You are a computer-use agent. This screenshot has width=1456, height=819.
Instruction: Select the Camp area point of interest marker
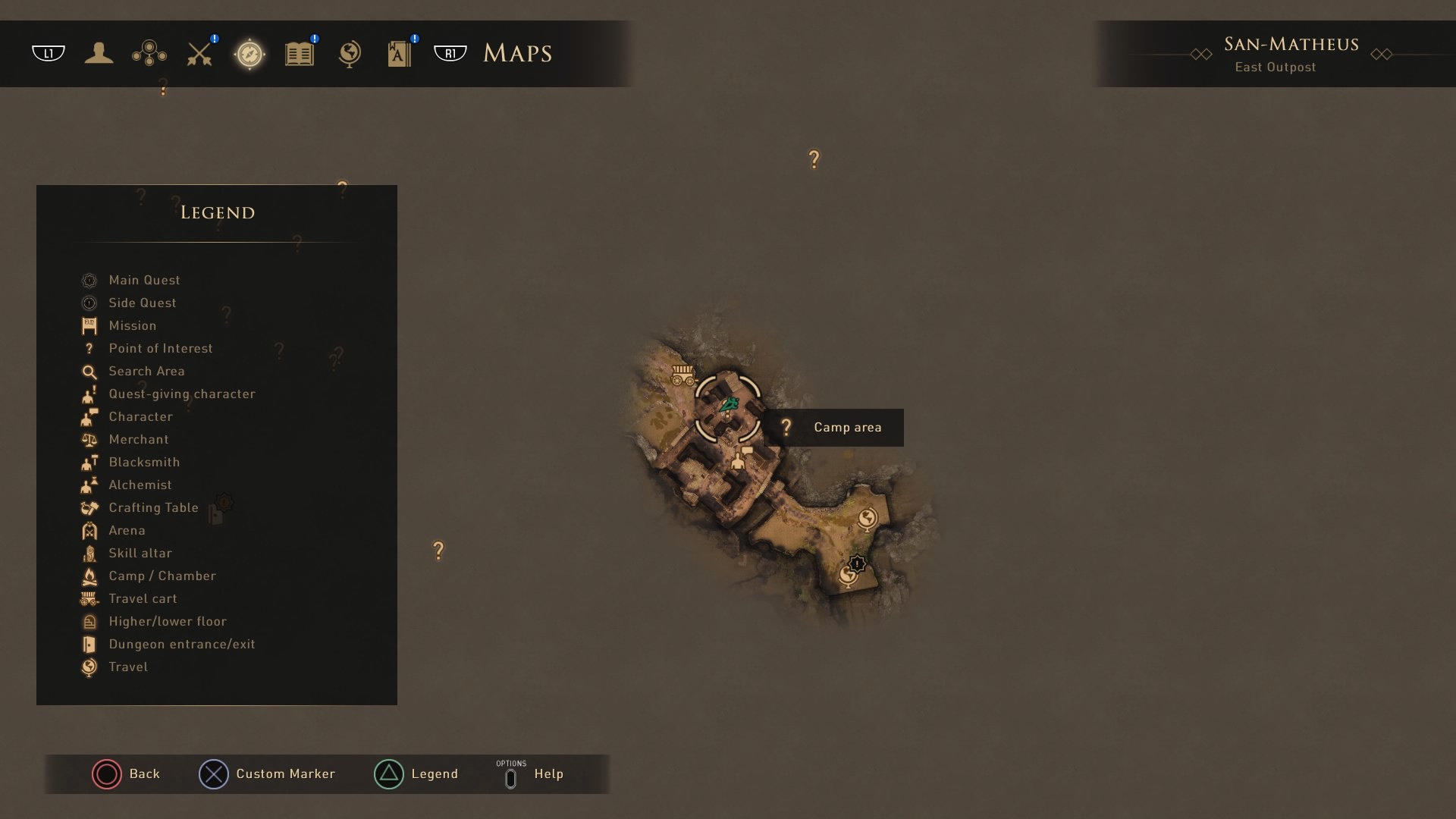coord(786,427)
